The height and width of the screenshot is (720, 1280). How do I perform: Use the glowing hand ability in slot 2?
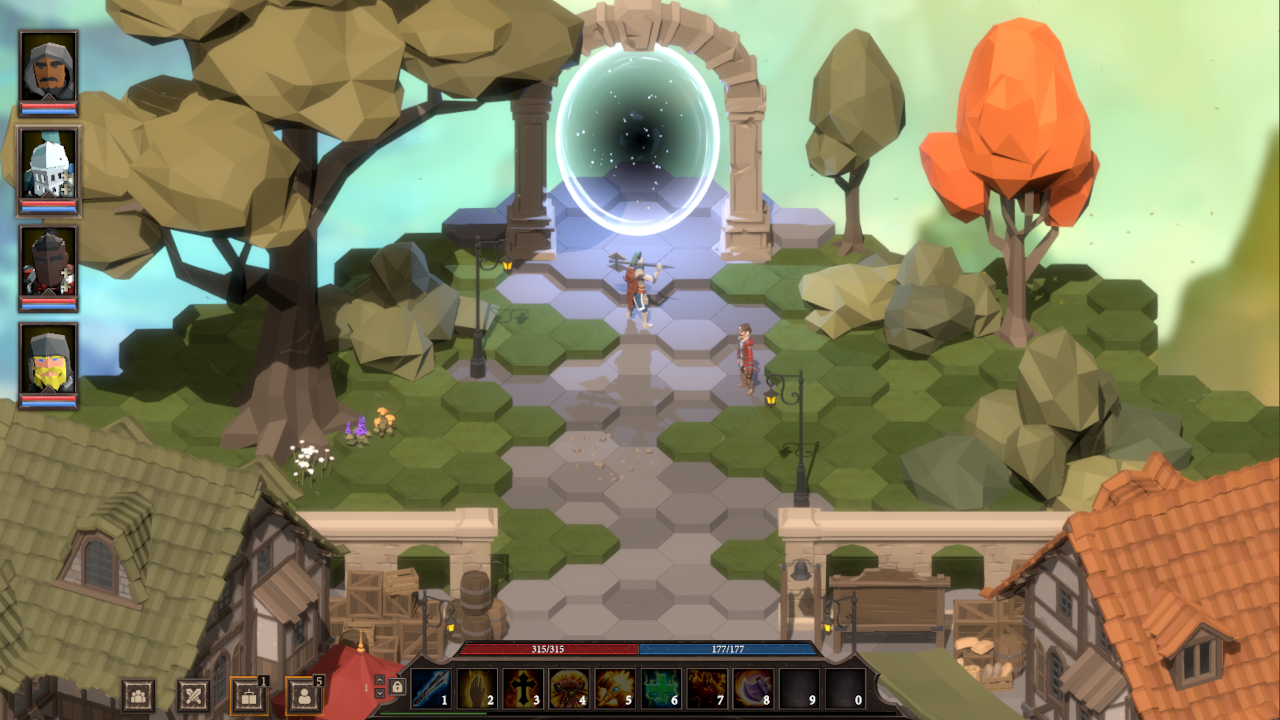click(477, 688)
